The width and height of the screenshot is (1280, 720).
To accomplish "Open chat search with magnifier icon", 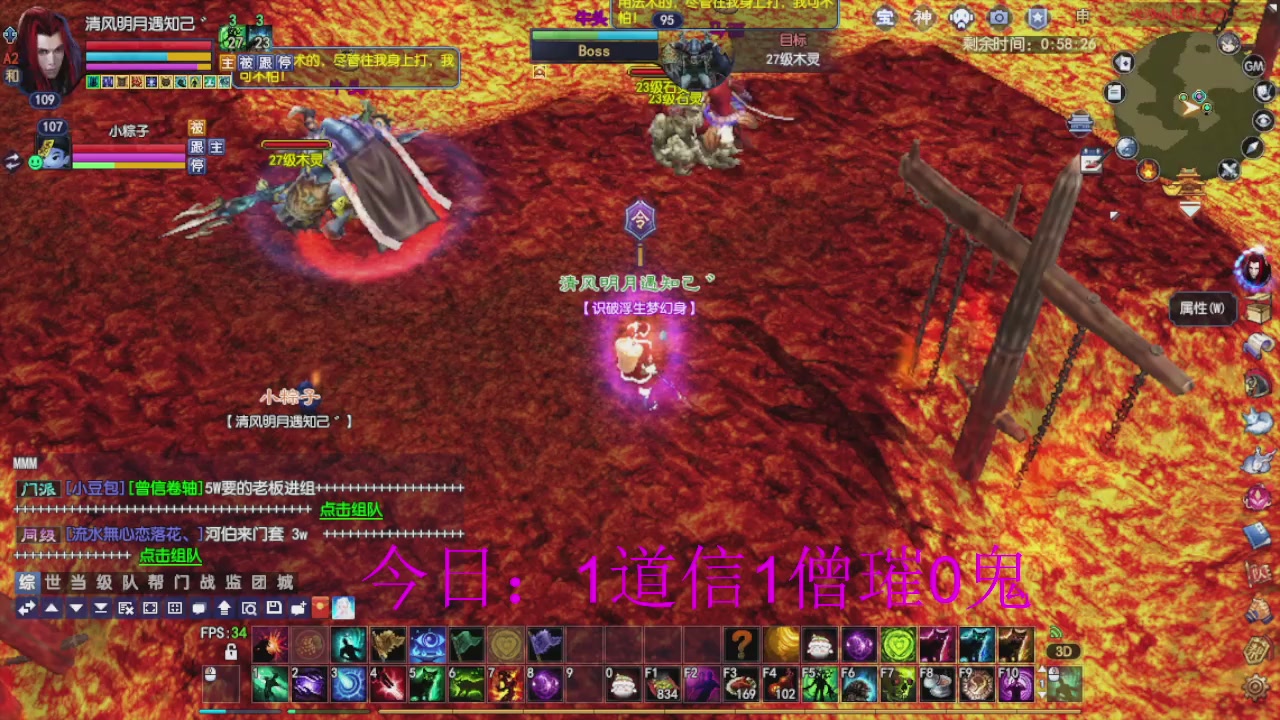I will pyautogui.click(x=249, y=608).
